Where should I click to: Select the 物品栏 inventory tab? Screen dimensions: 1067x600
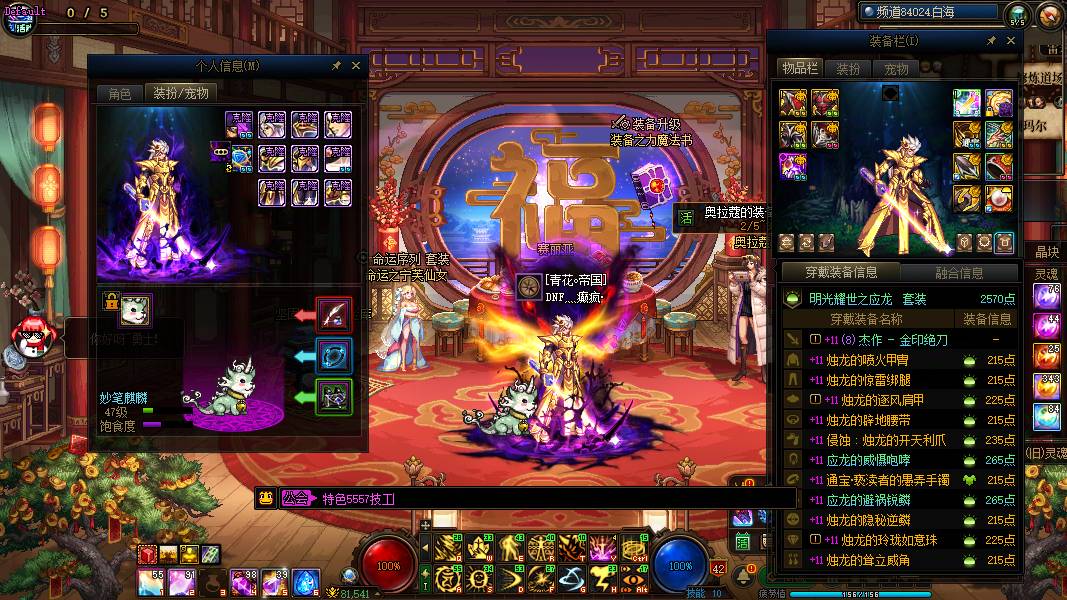point(800,68)
